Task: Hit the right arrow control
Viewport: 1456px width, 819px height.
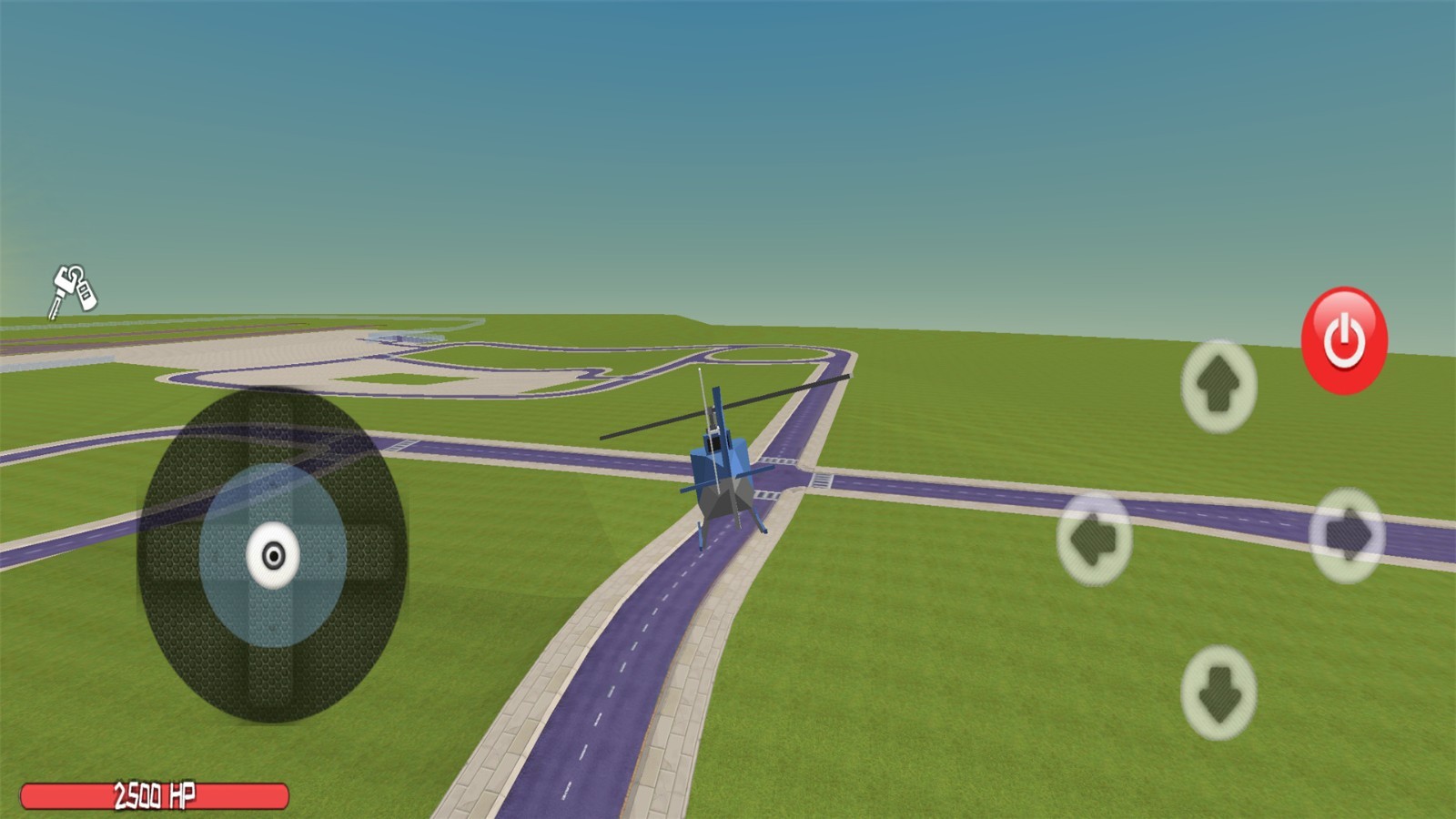Action: pos(1347,535)
